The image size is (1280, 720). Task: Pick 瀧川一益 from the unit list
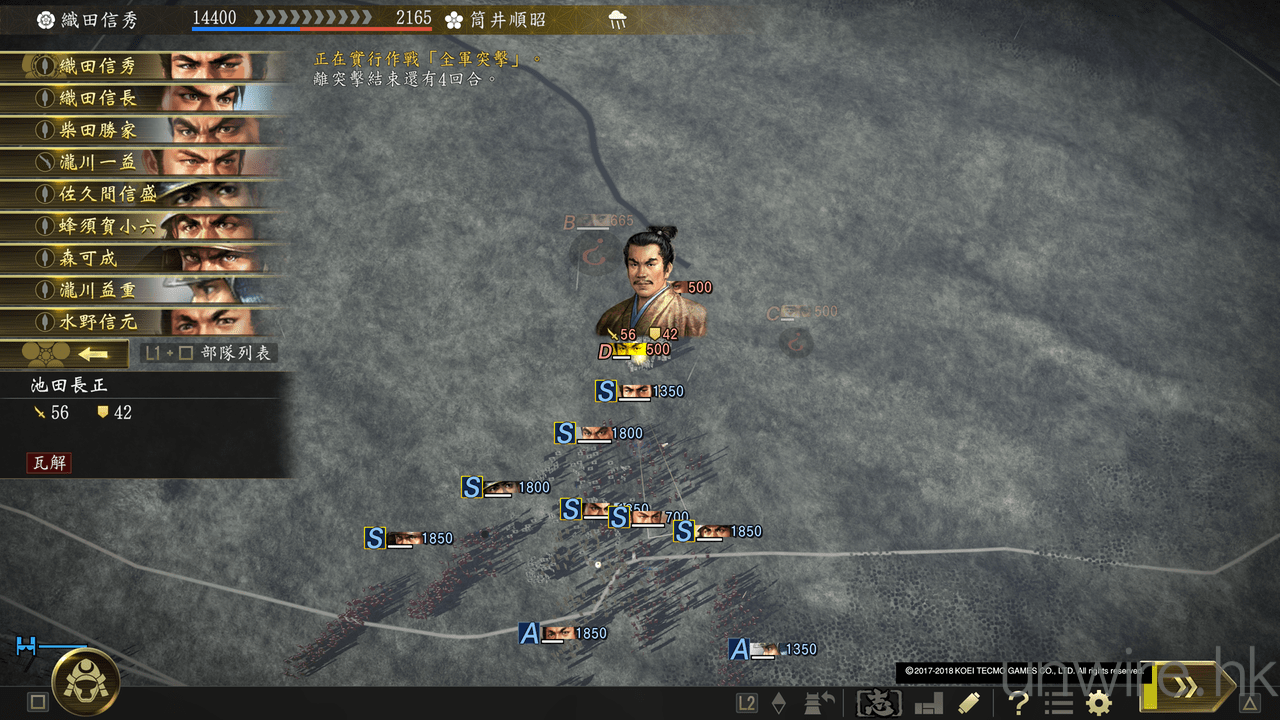tap(140, 163)
